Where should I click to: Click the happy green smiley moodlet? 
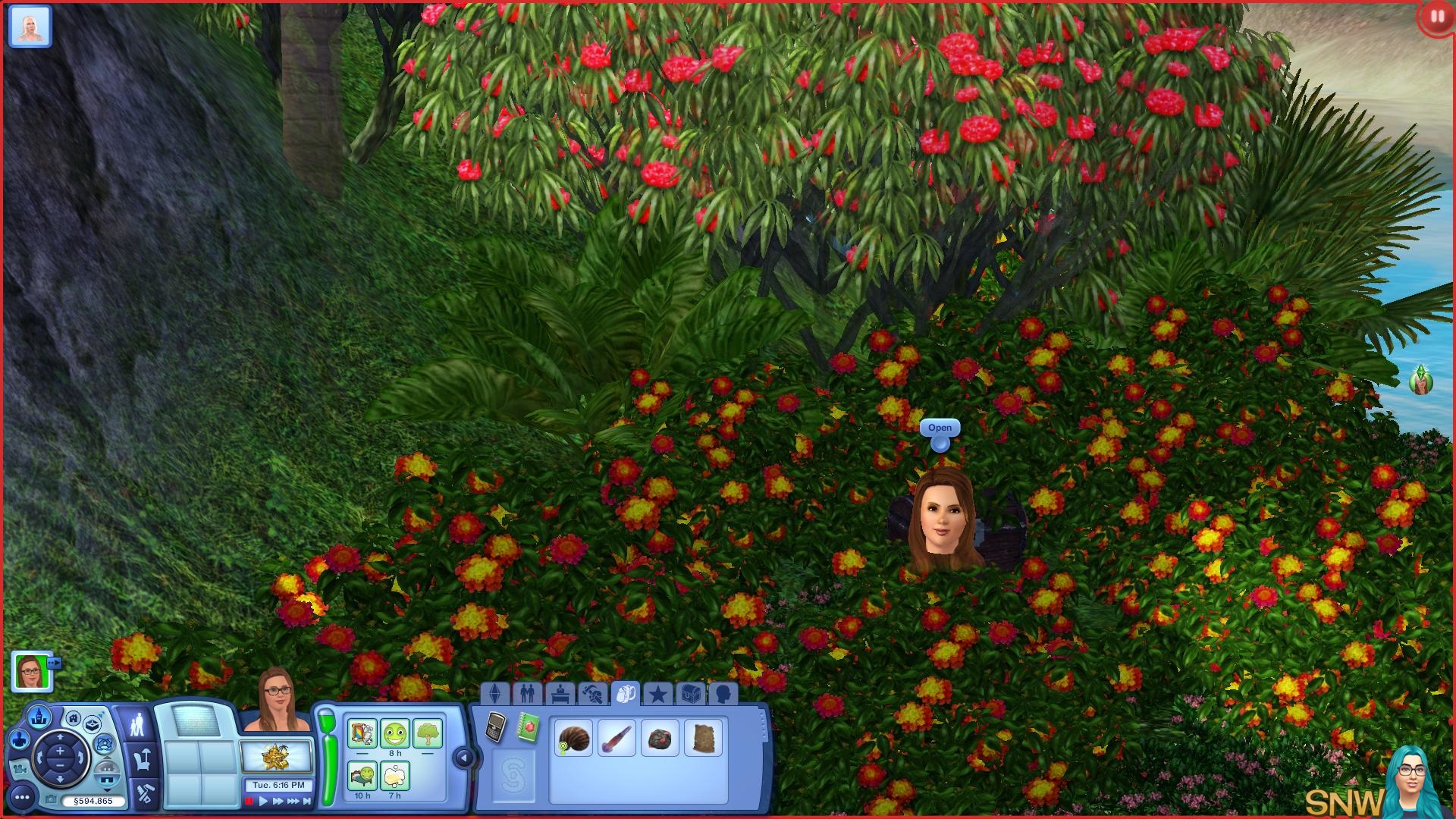394,733
